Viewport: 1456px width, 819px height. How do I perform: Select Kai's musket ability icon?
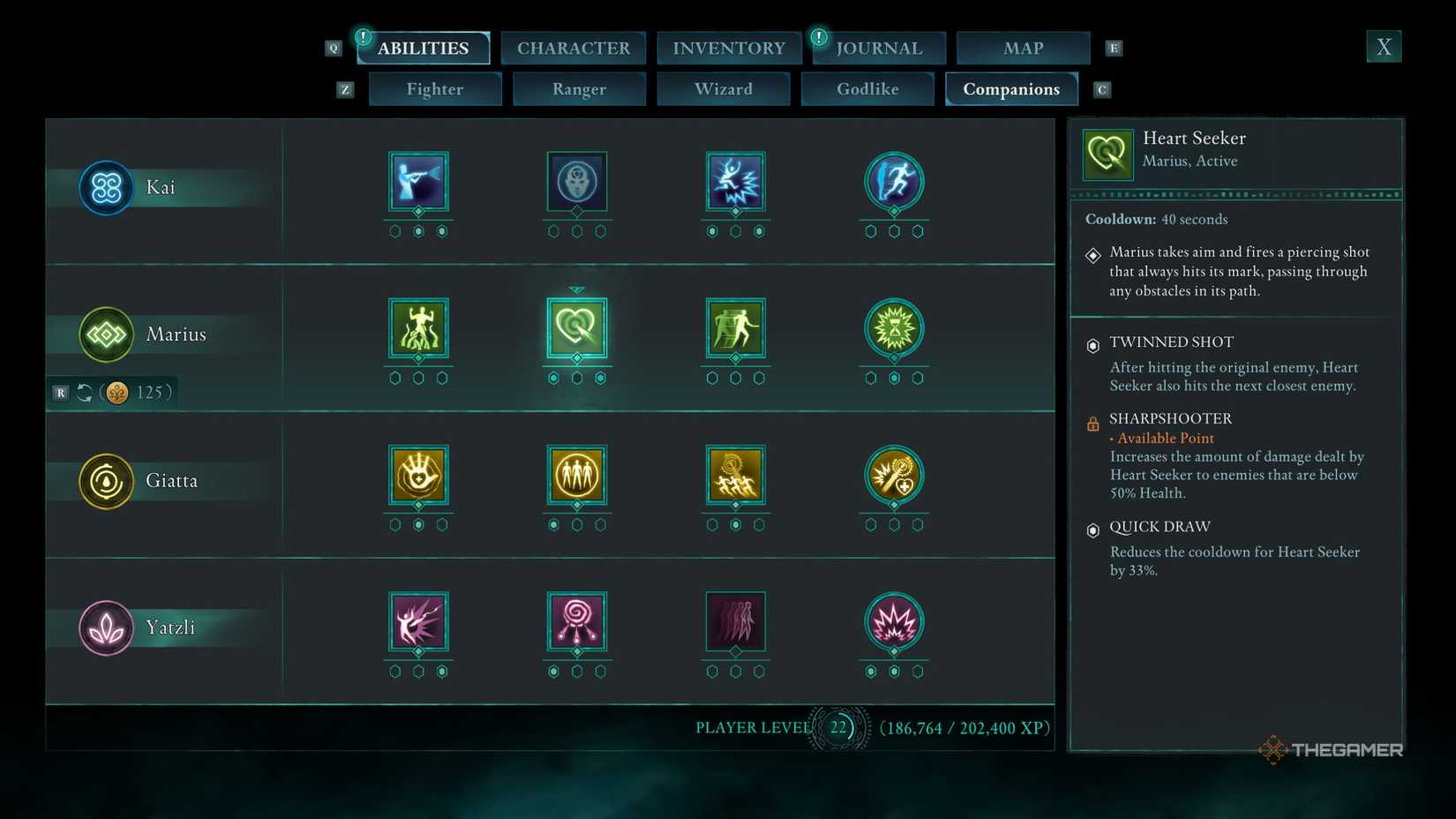[418, 182]
